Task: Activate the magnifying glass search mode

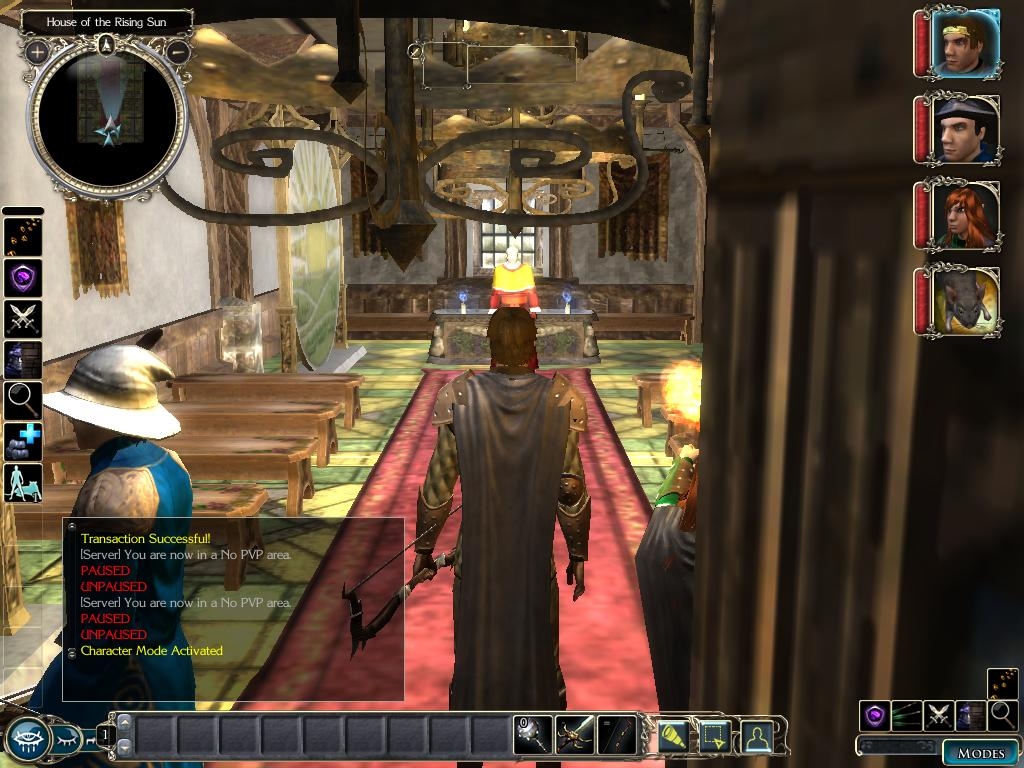Action: [x=22, y=400]
